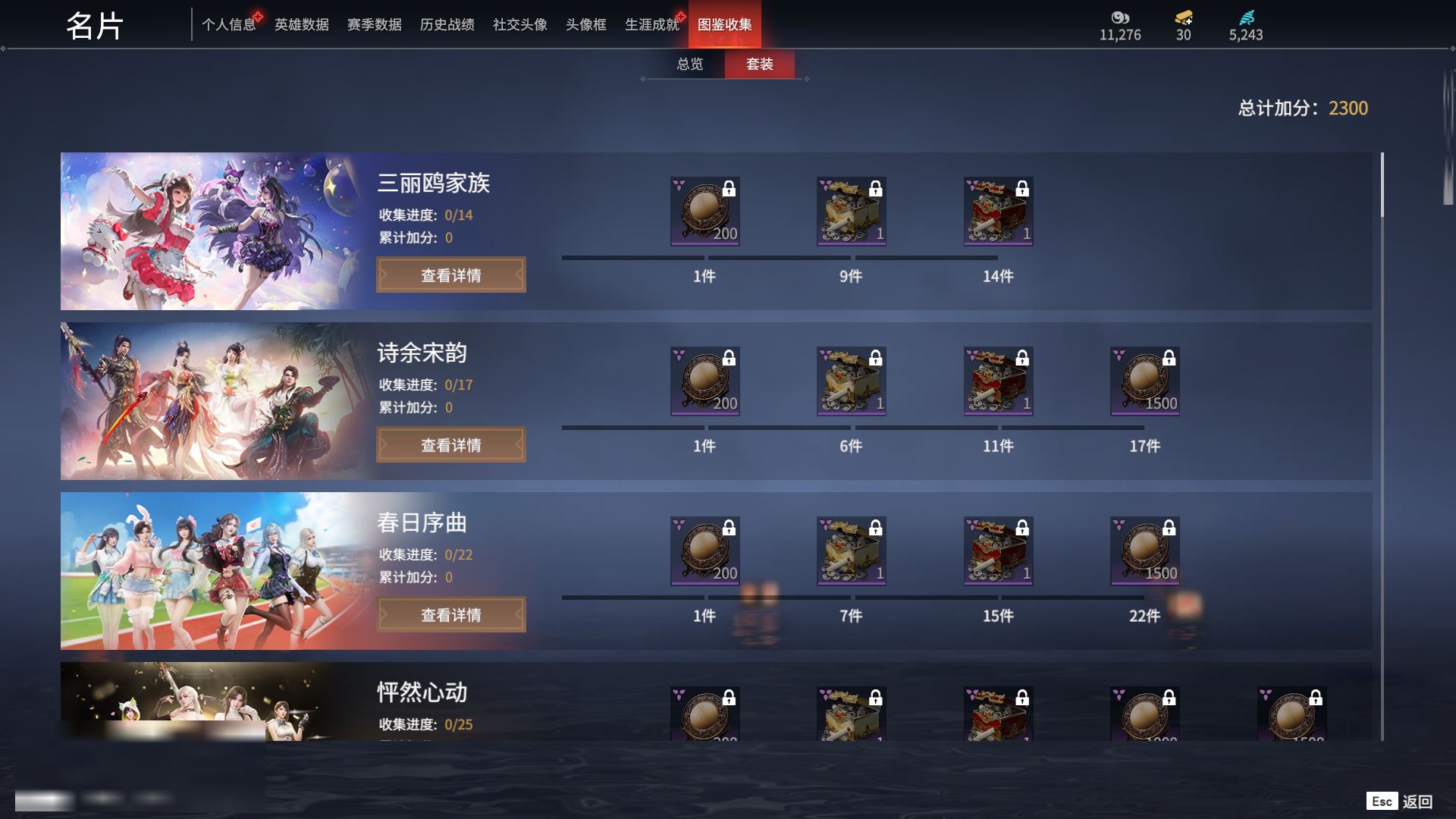The width and height of the screenshot is (1456, 819).
Task: Open the 生涯成就 tab
Action: [651, 25]
